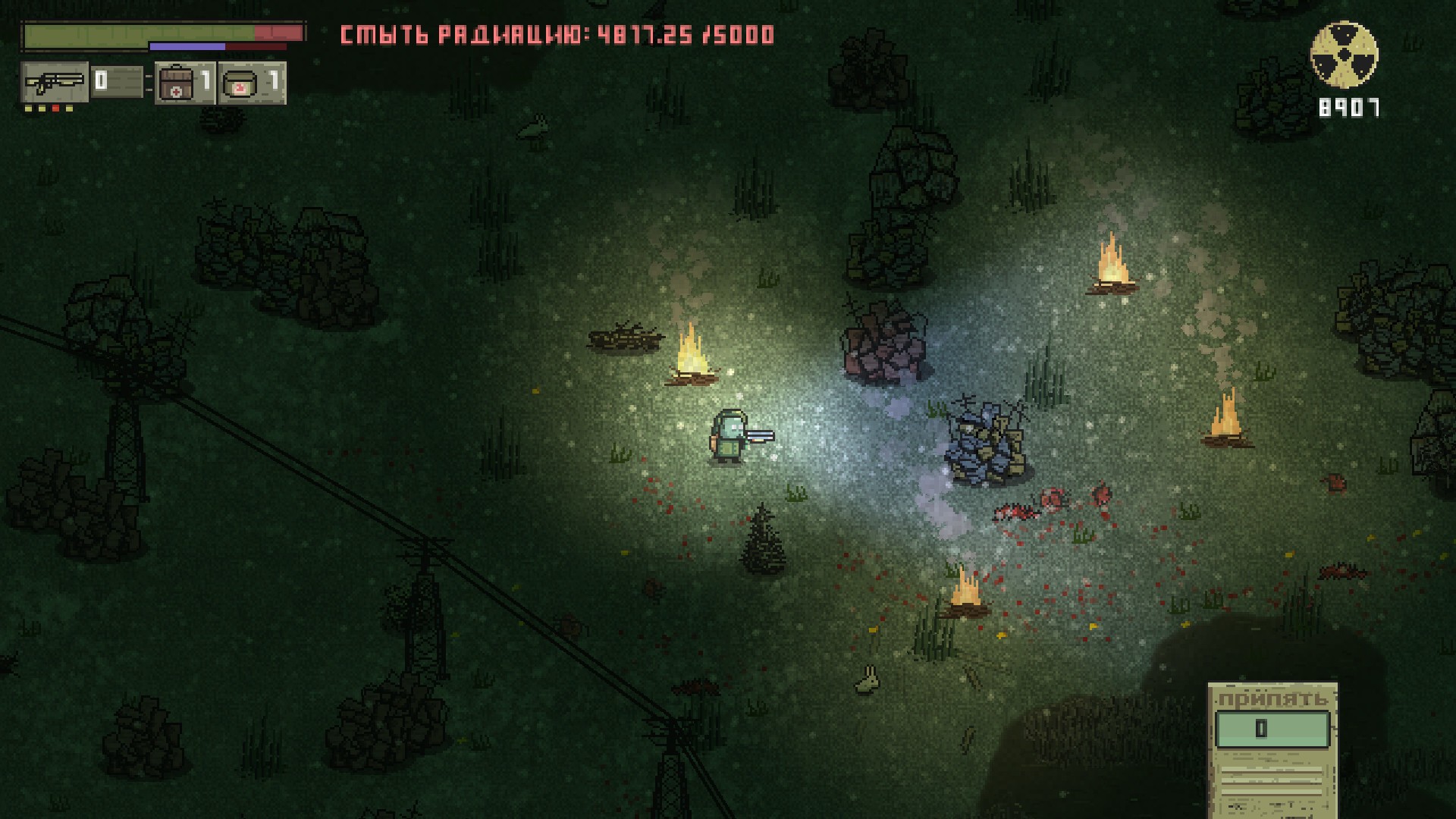This screenshot has height=819, width=1456.
Task: Click the campfire near the top right
Action: point(1113,262)
